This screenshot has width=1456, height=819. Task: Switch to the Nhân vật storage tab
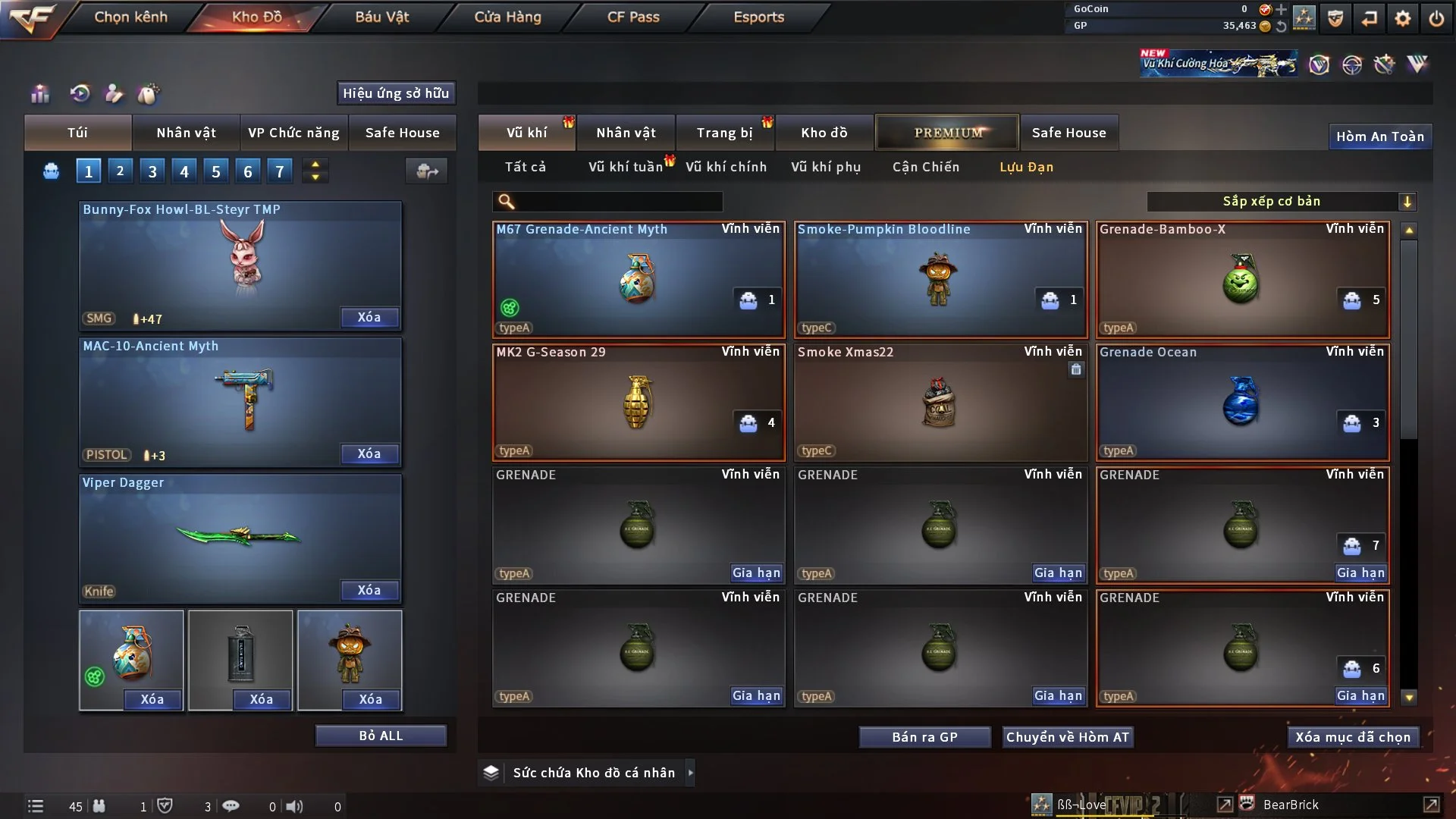(626, 133)
